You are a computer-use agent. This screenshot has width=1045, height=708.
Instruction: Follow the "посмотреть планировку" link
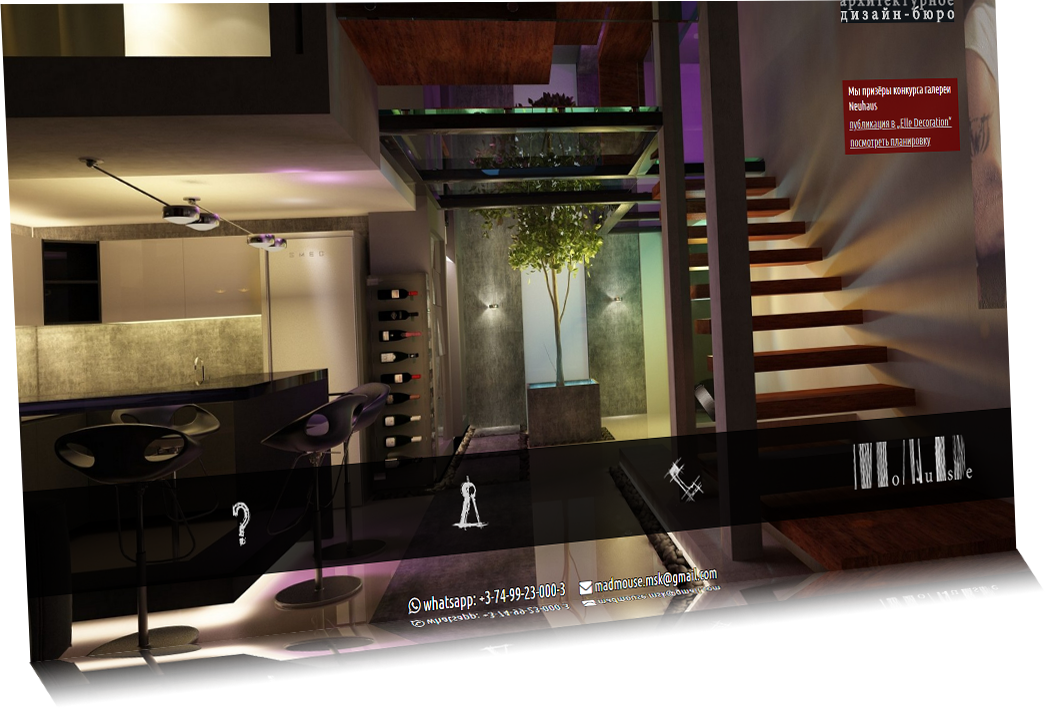click(889, 142)
